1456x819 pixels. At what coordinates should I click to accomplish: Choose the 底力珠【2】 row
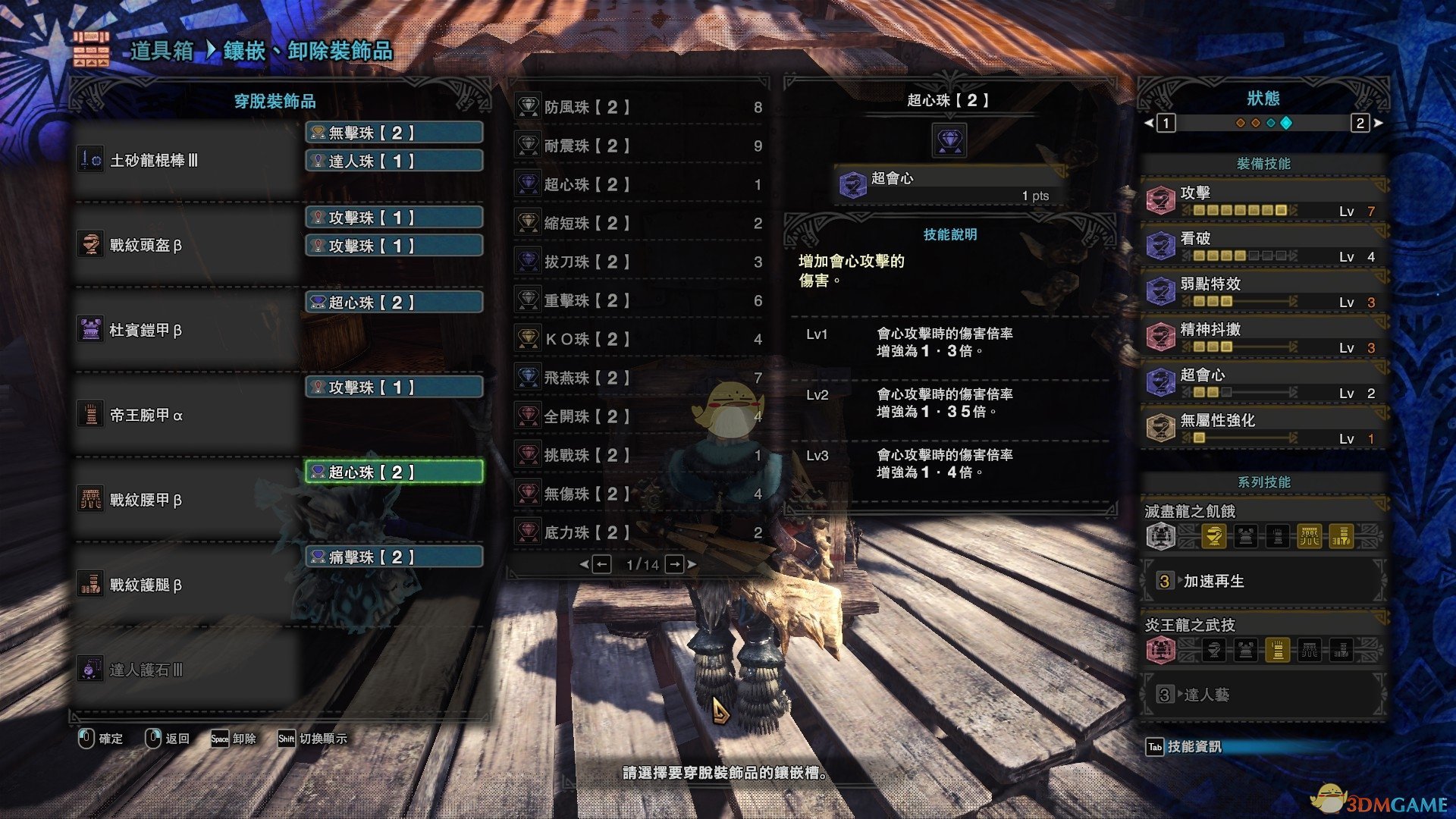(639, 533)
